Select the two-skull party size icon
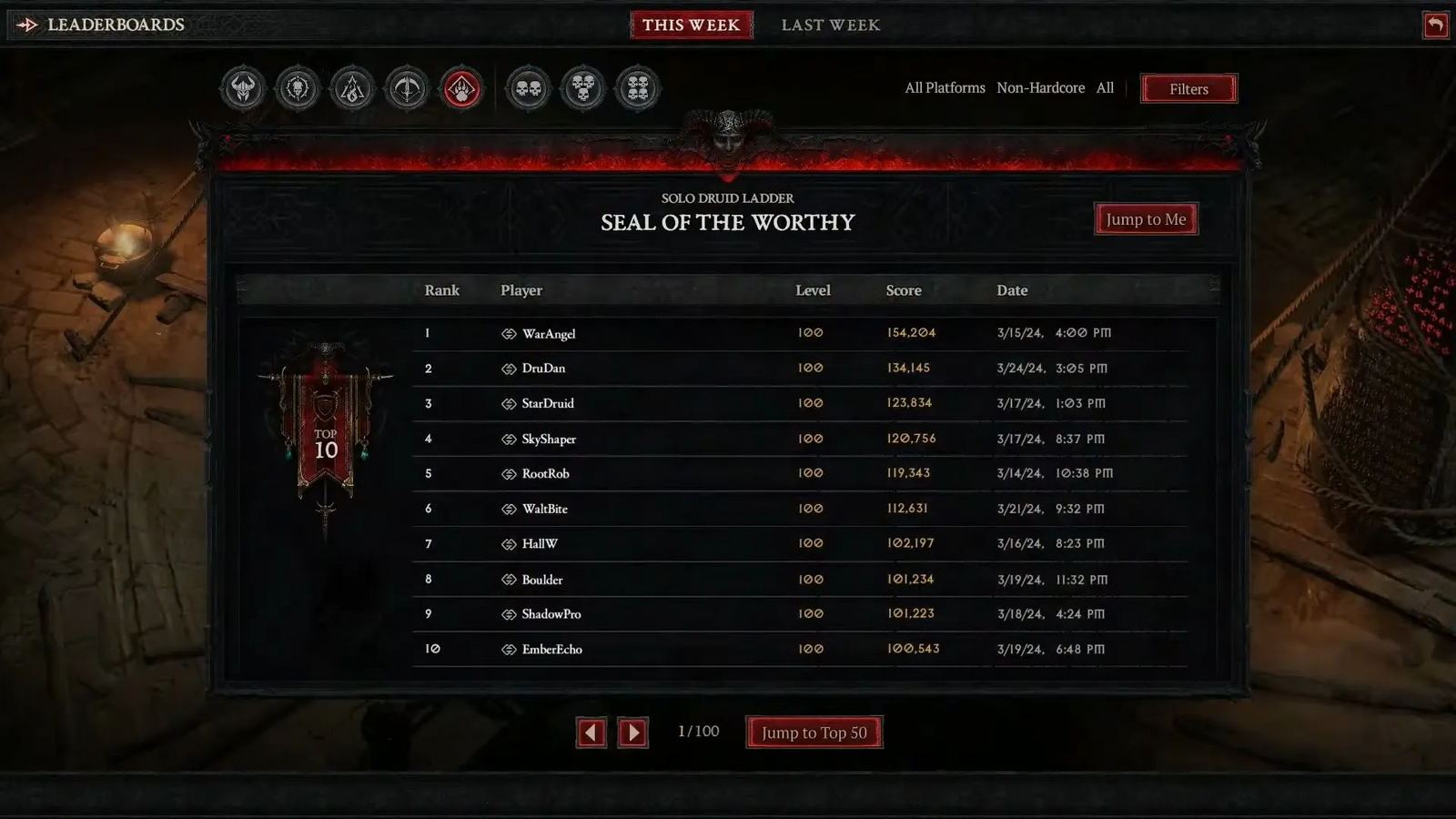The width and height of the screenshot is (1456, 819). [528, 88]
